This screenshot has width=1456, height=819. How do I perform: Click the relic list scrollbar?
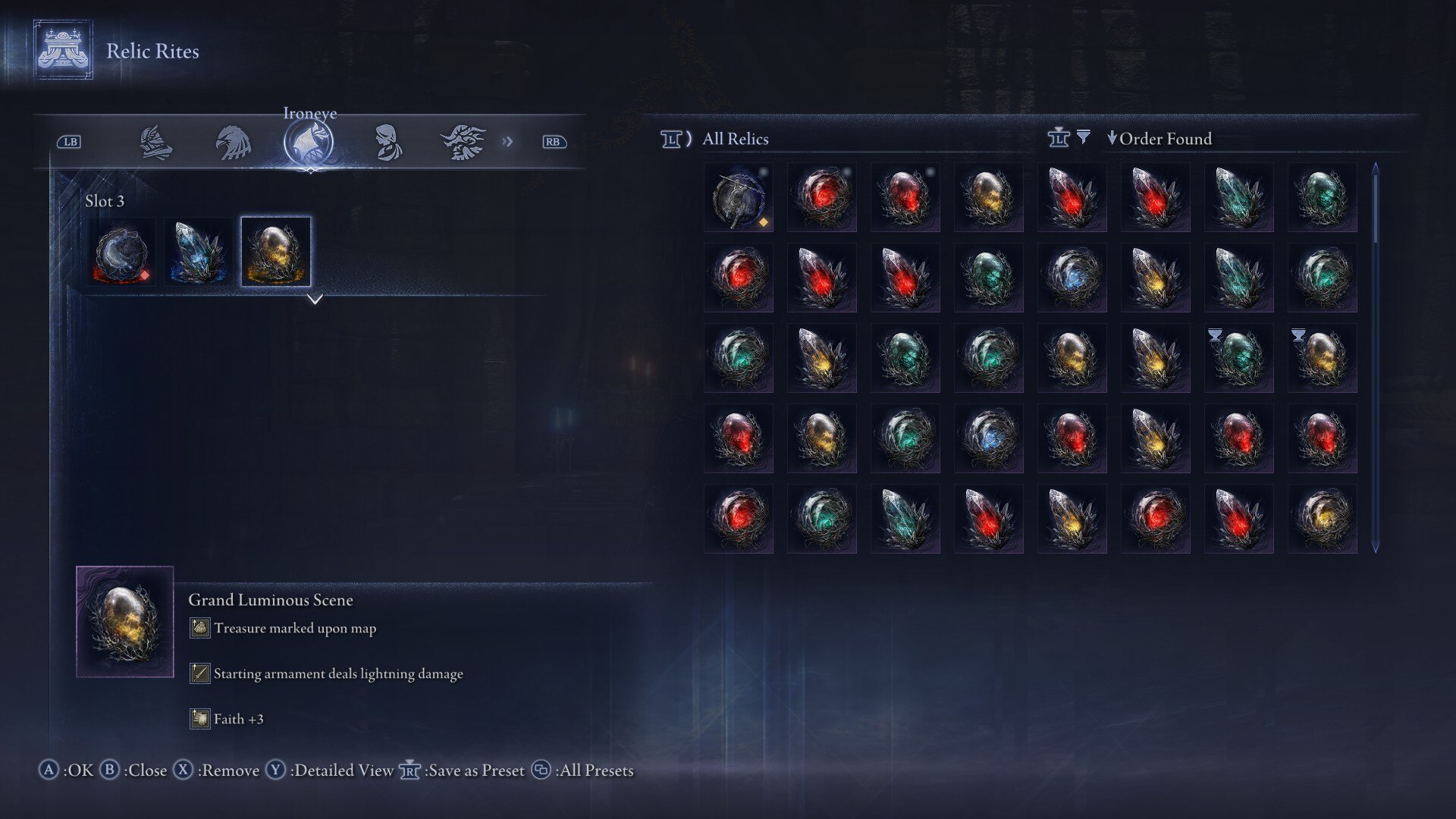[x=1376, y=356]
